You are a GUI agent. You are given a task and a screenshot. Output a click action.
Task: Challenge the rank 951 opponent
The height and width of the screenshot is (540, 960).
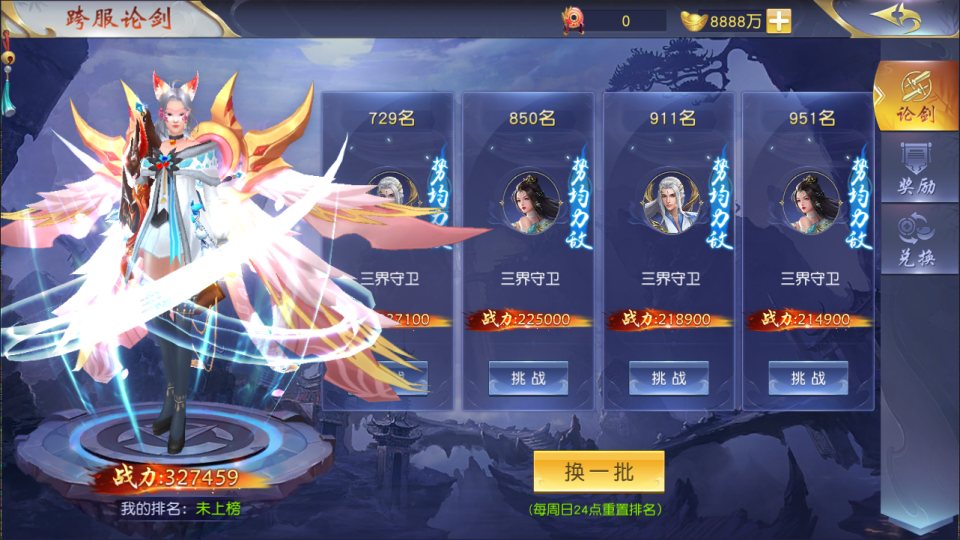coord(808,378)
